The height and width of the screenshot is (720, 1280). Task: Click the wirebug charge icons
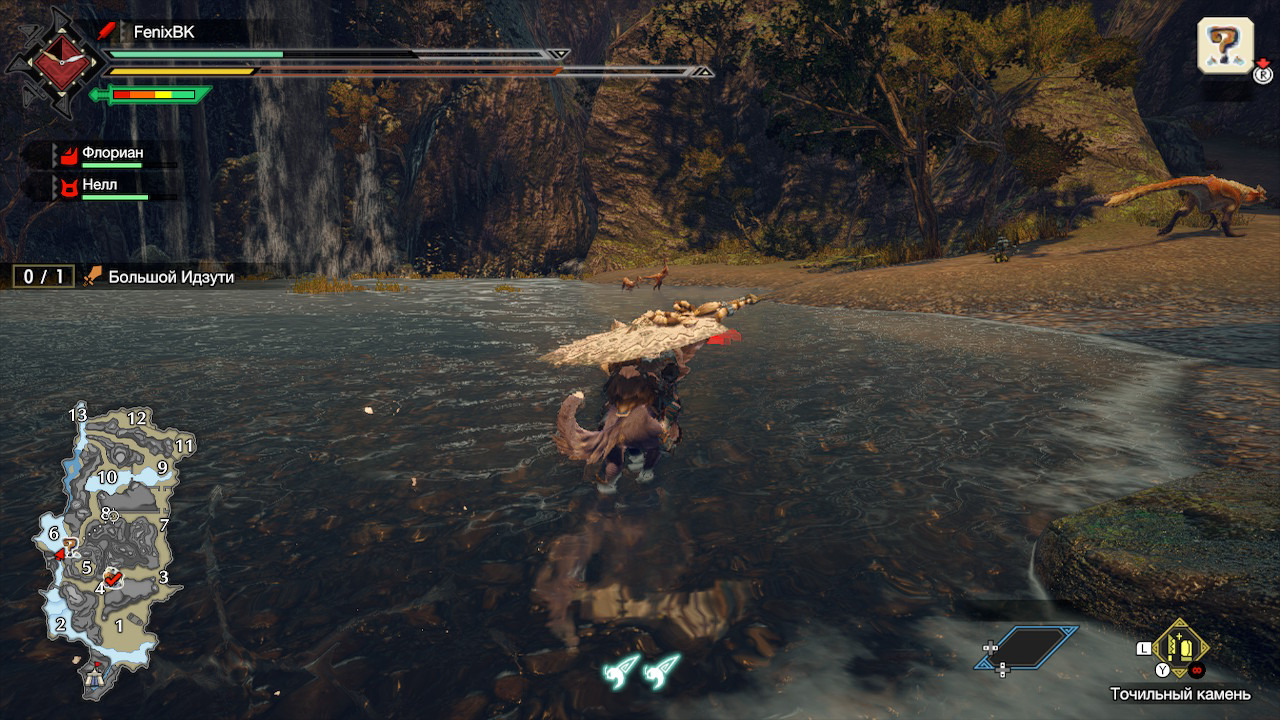(642, 670)
